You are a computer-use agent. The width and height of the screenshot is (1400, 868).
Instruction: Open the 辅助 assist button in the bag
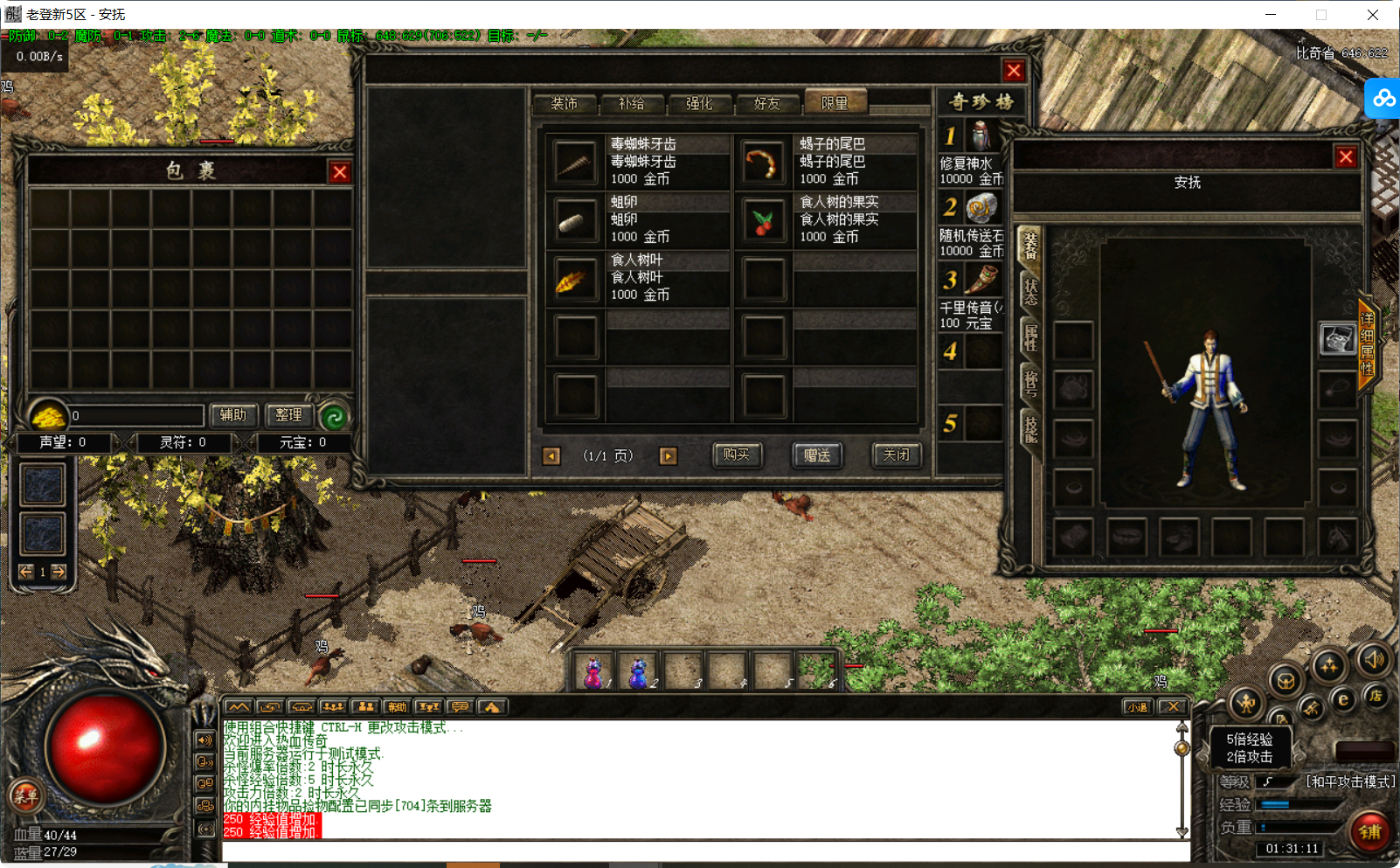[x=233, y=415]
